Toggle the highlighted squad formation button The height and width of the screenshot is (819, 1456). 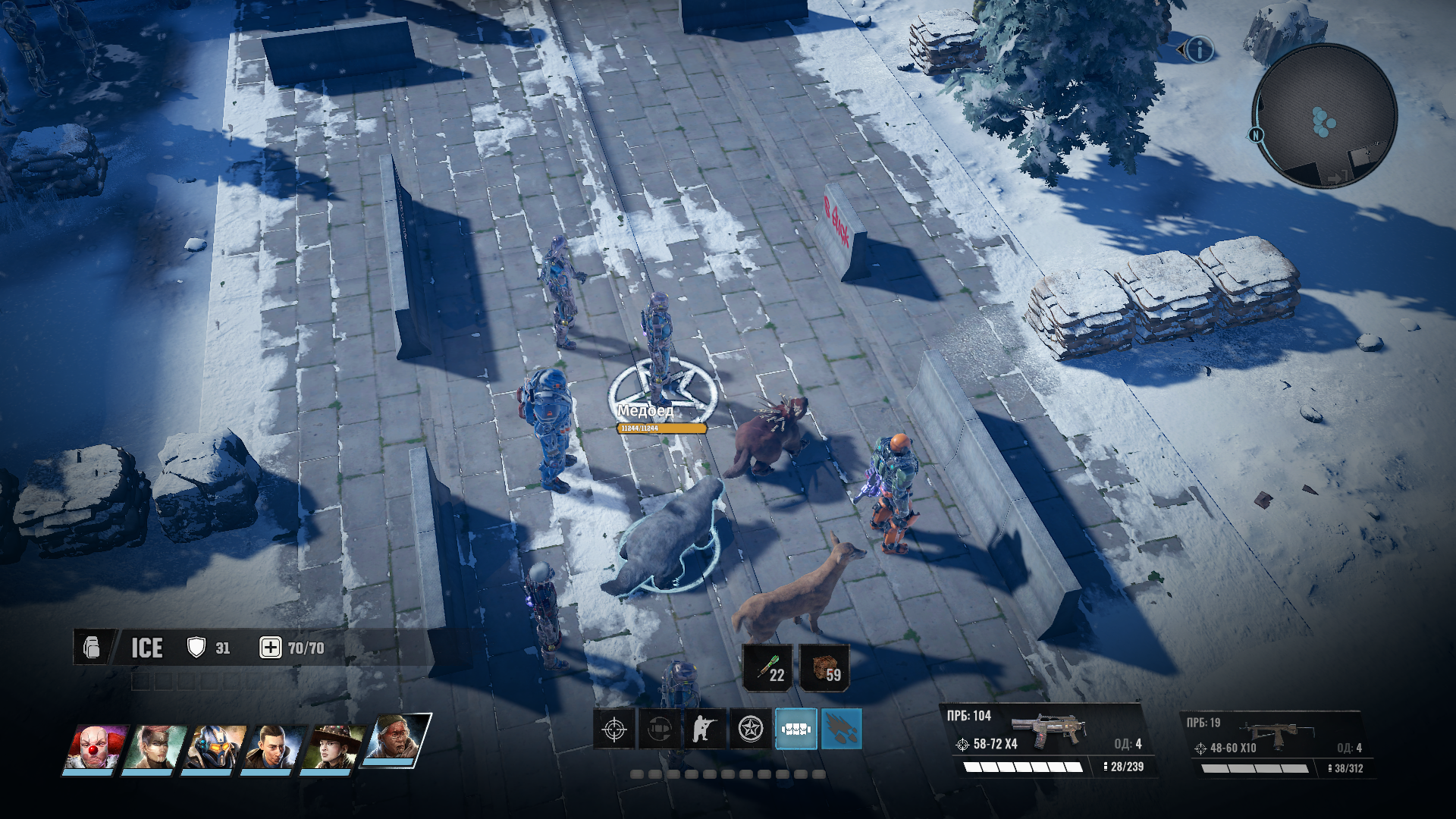pyautogui.click(x=795, y=730)
